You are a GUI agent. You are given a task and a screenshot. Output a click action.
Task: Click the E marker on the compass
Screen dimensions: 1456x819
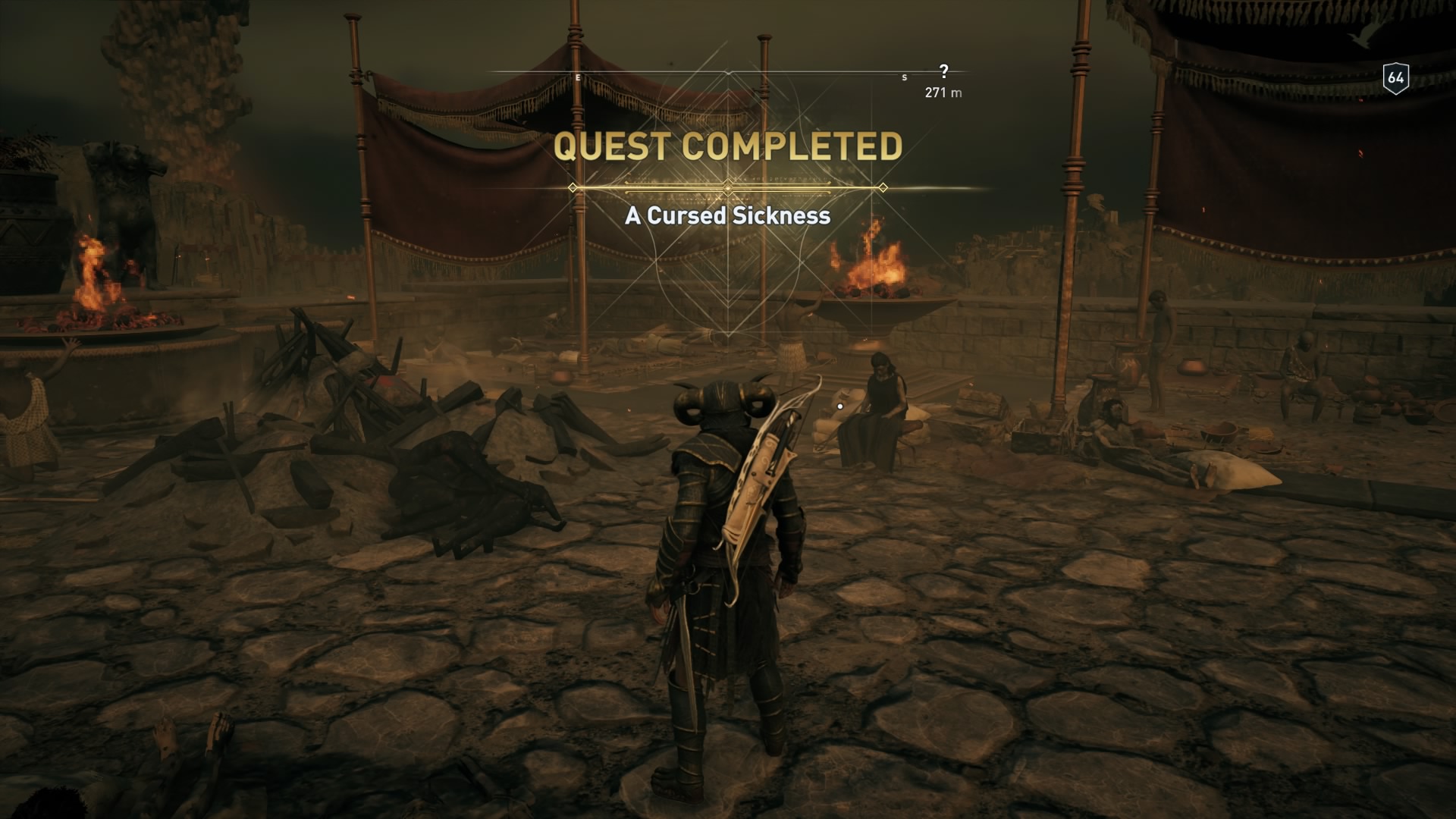[578, 77]
